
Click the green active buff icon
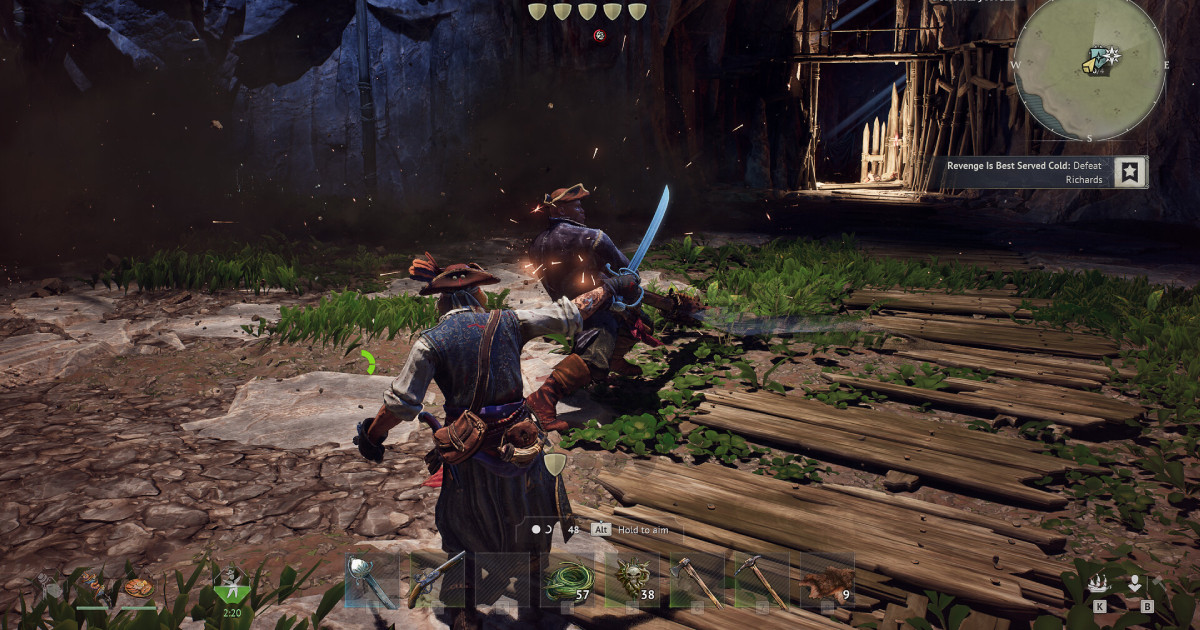pos(232,583)
